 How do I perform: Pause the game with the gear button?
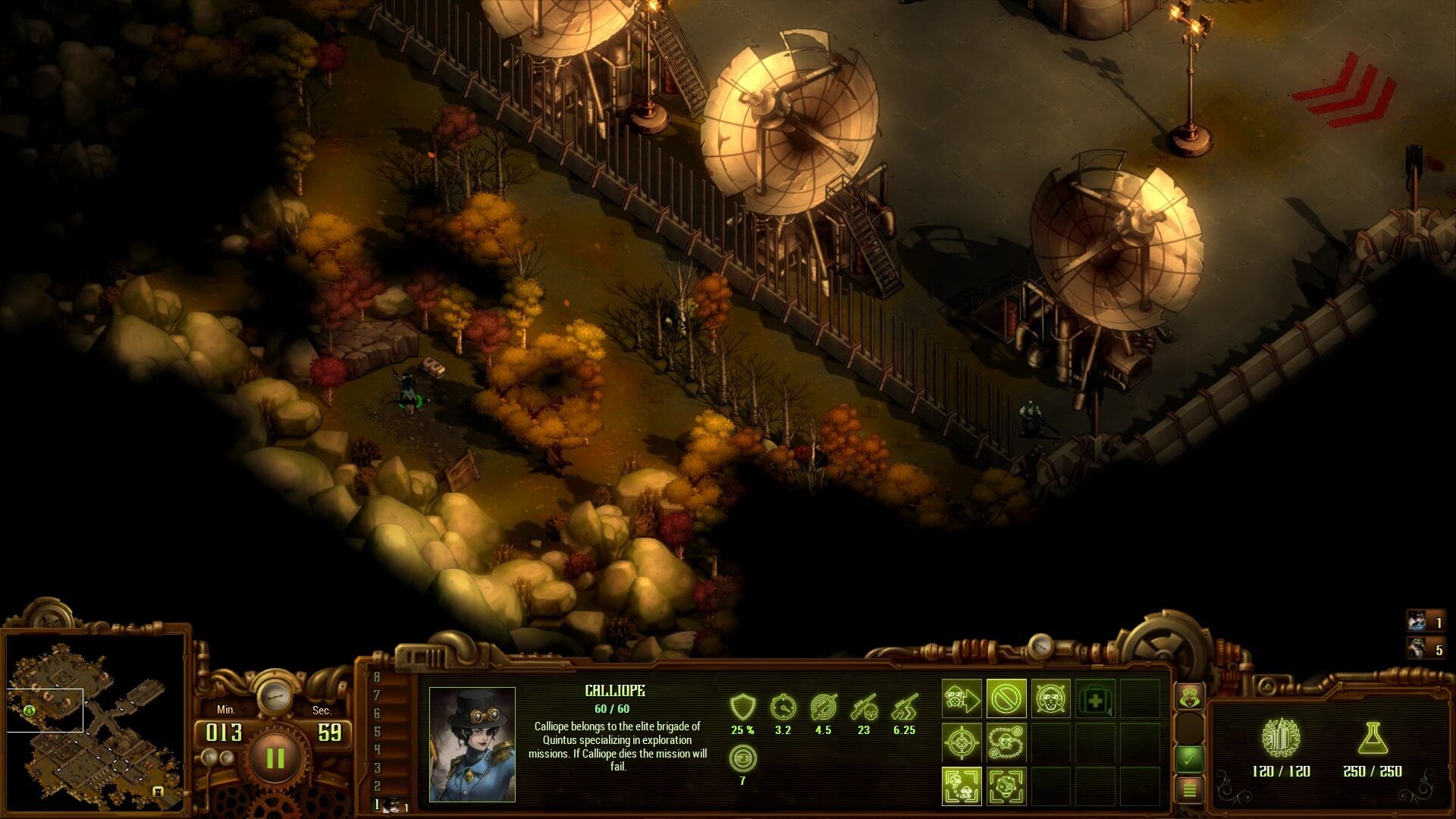click(275, 758)
